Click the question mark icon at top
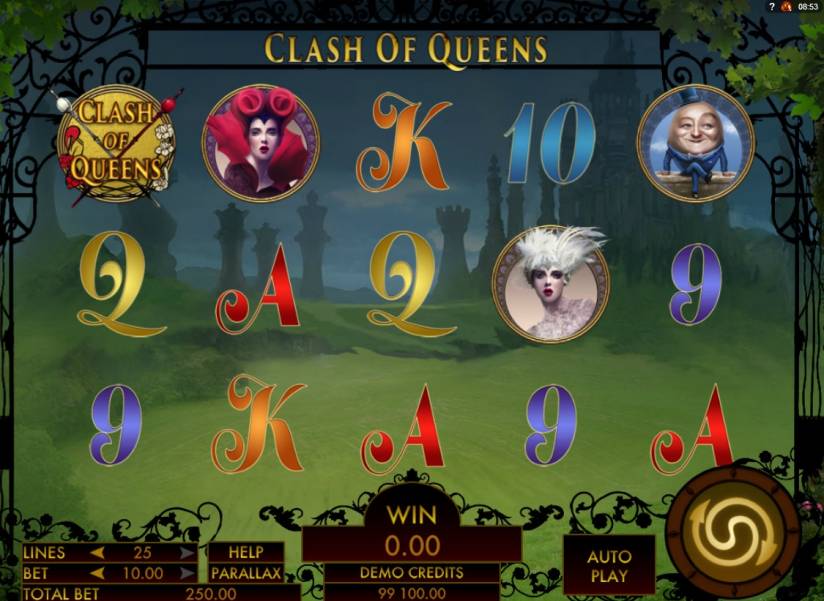Viewport: 824px width, 601px height. (x=772, y=7)
